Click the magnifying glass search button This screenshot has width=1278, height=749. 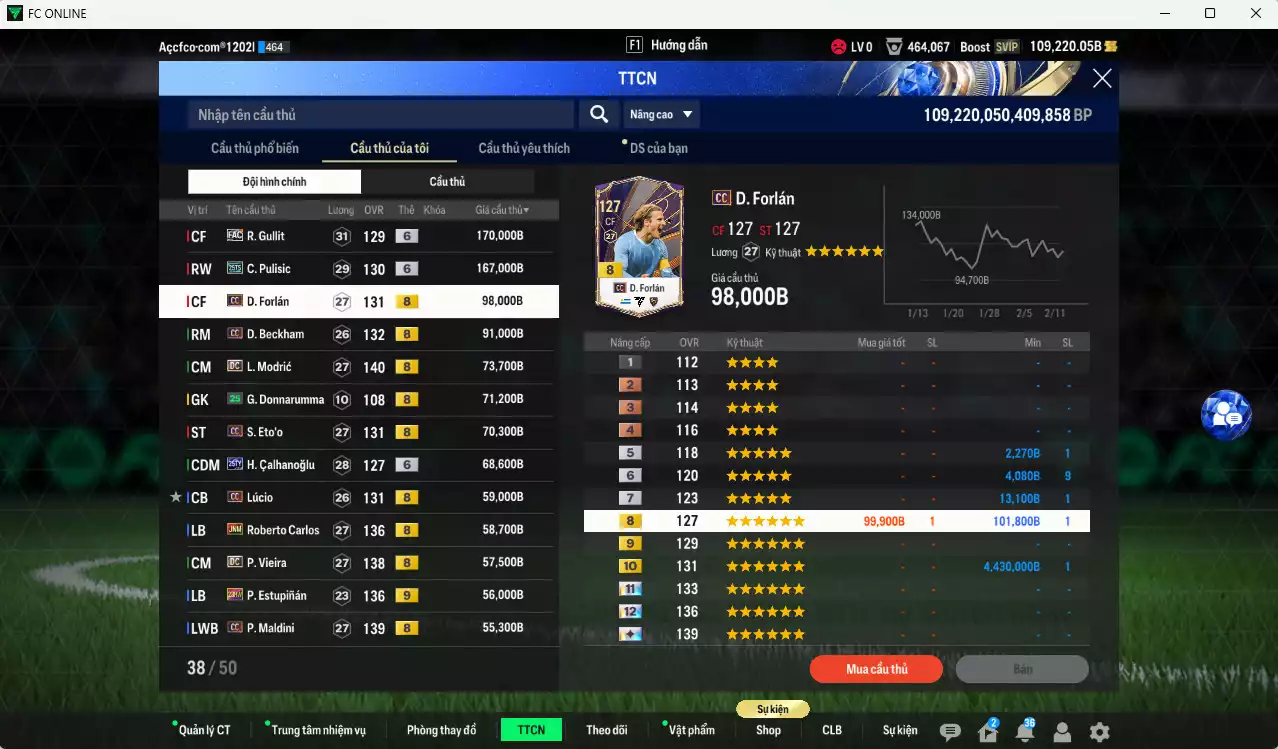click(598, 115)
